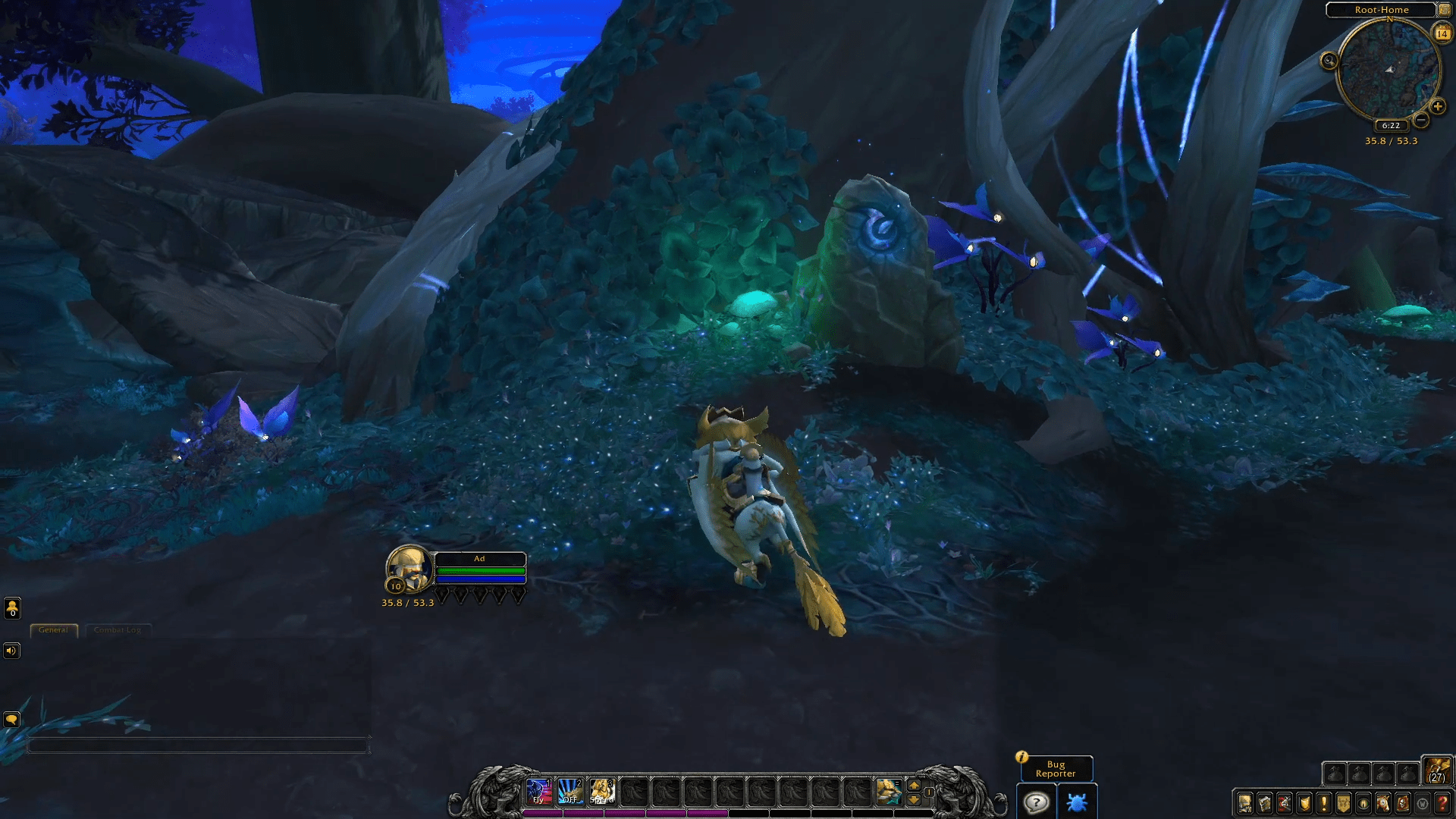Viewport: 1456px width, 819px height.
Task: Open the calendar icon showing 14
Action: 1442,33
